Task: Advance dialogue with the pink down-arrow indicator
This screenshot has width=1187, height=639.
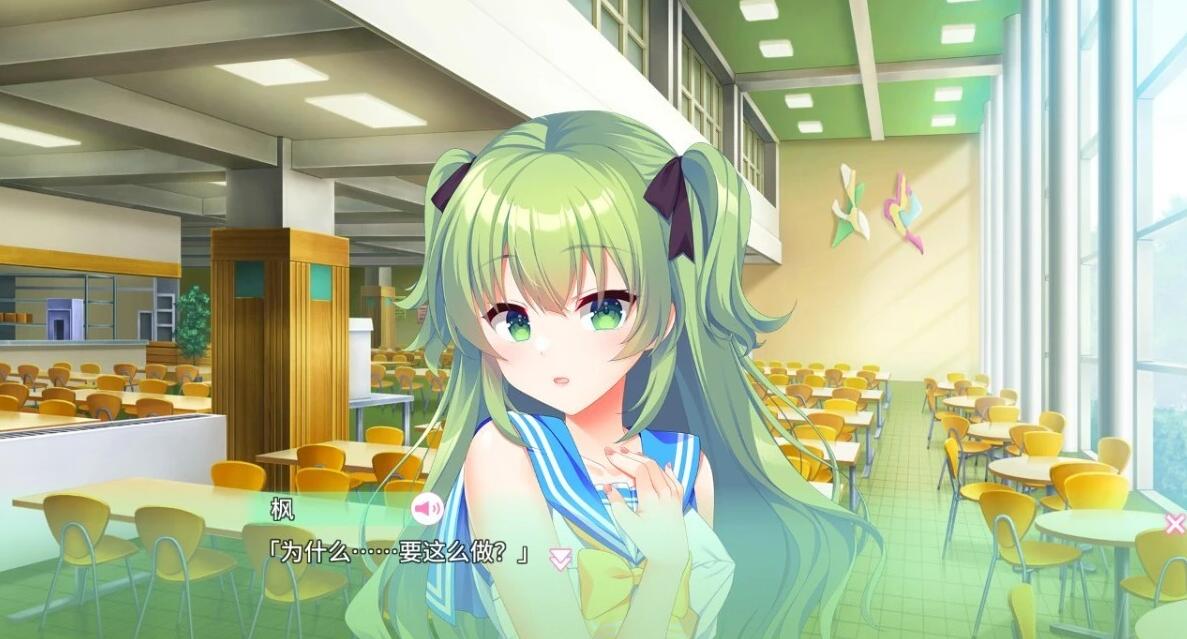Action: [x=561, y=559]
